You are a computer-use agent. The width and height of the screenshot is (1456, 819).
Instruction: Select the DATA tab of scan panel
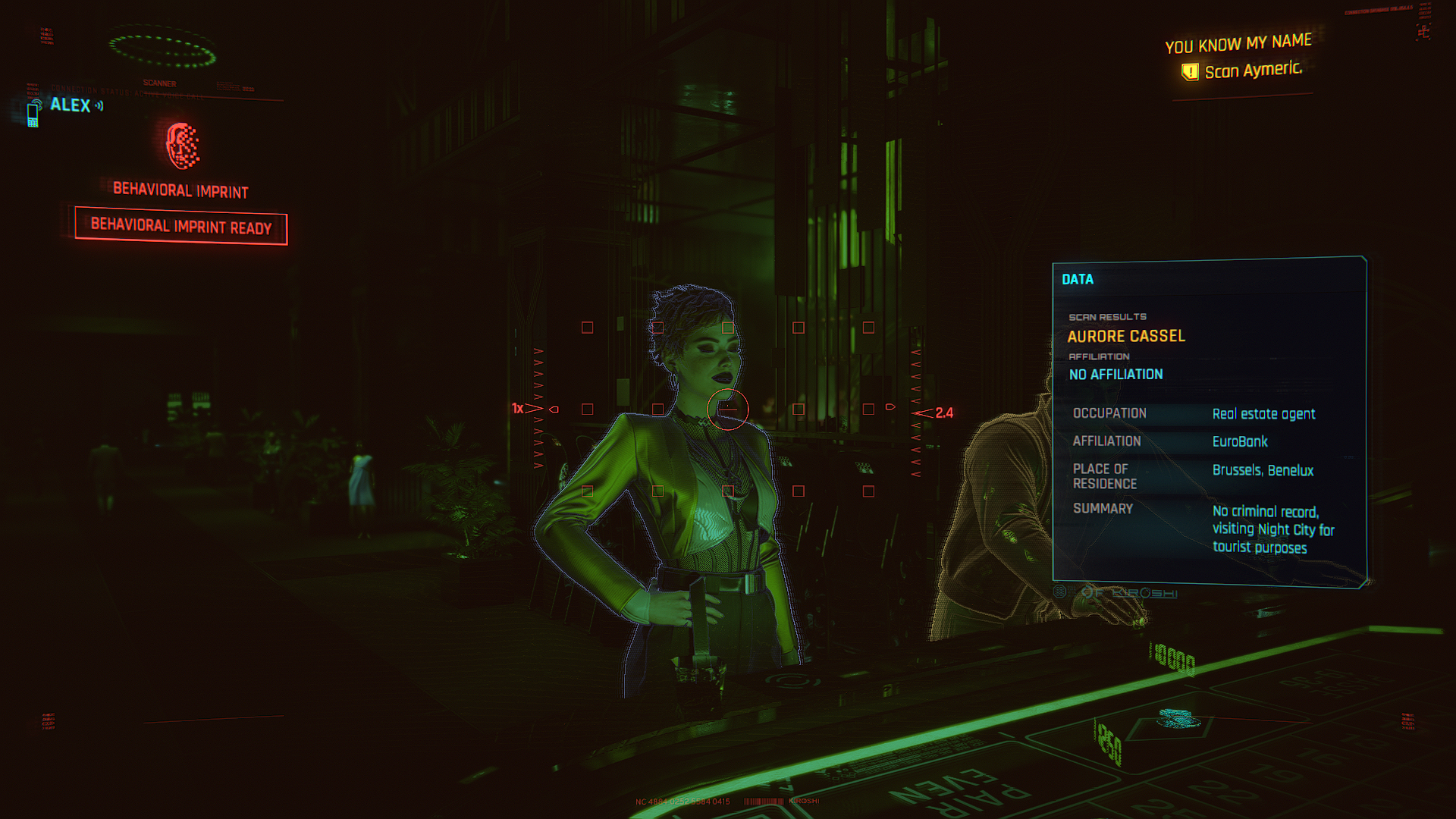(1078, 280)
